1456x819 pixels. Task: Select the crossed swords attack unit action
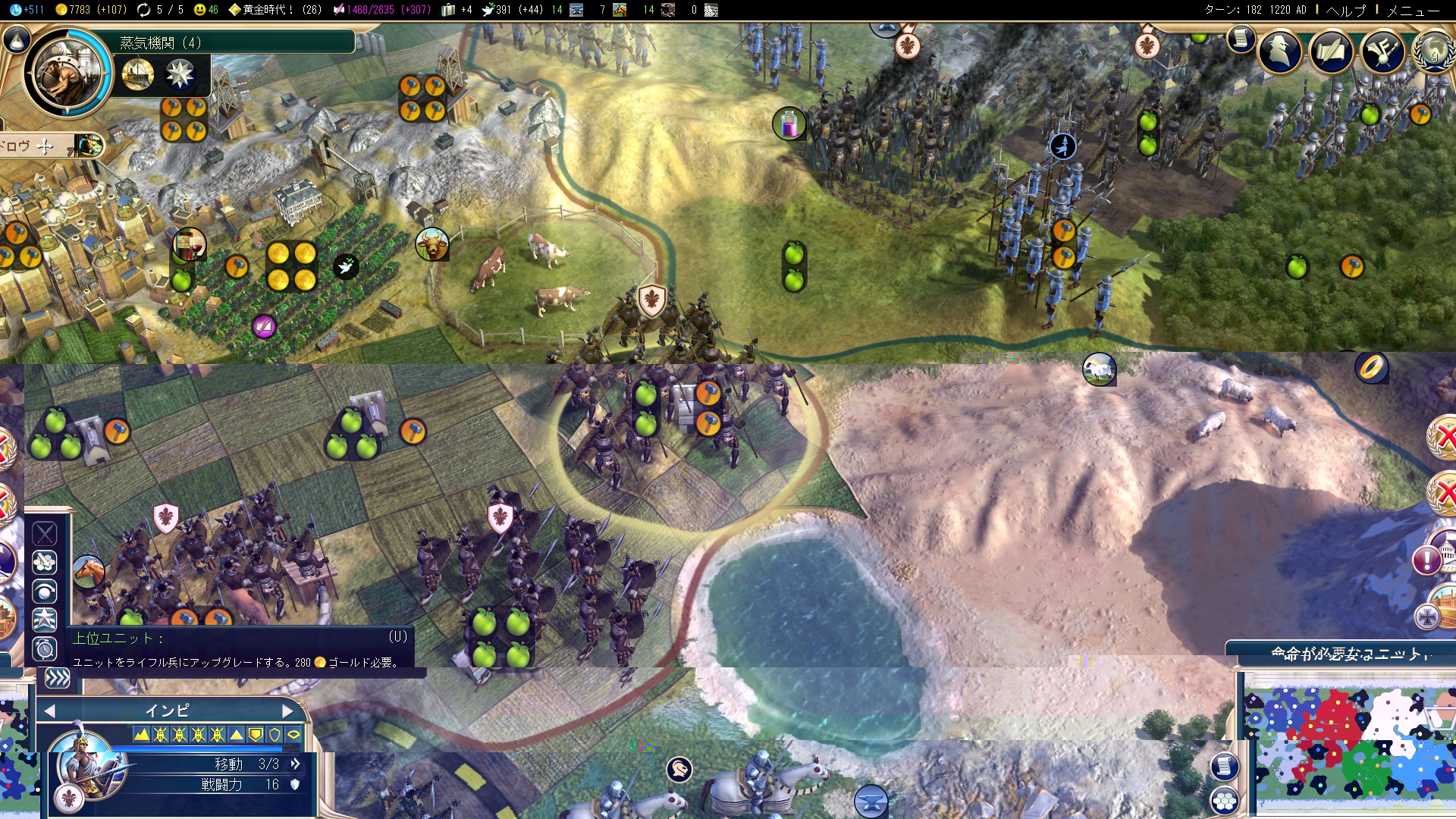click(x=45, y=534)
